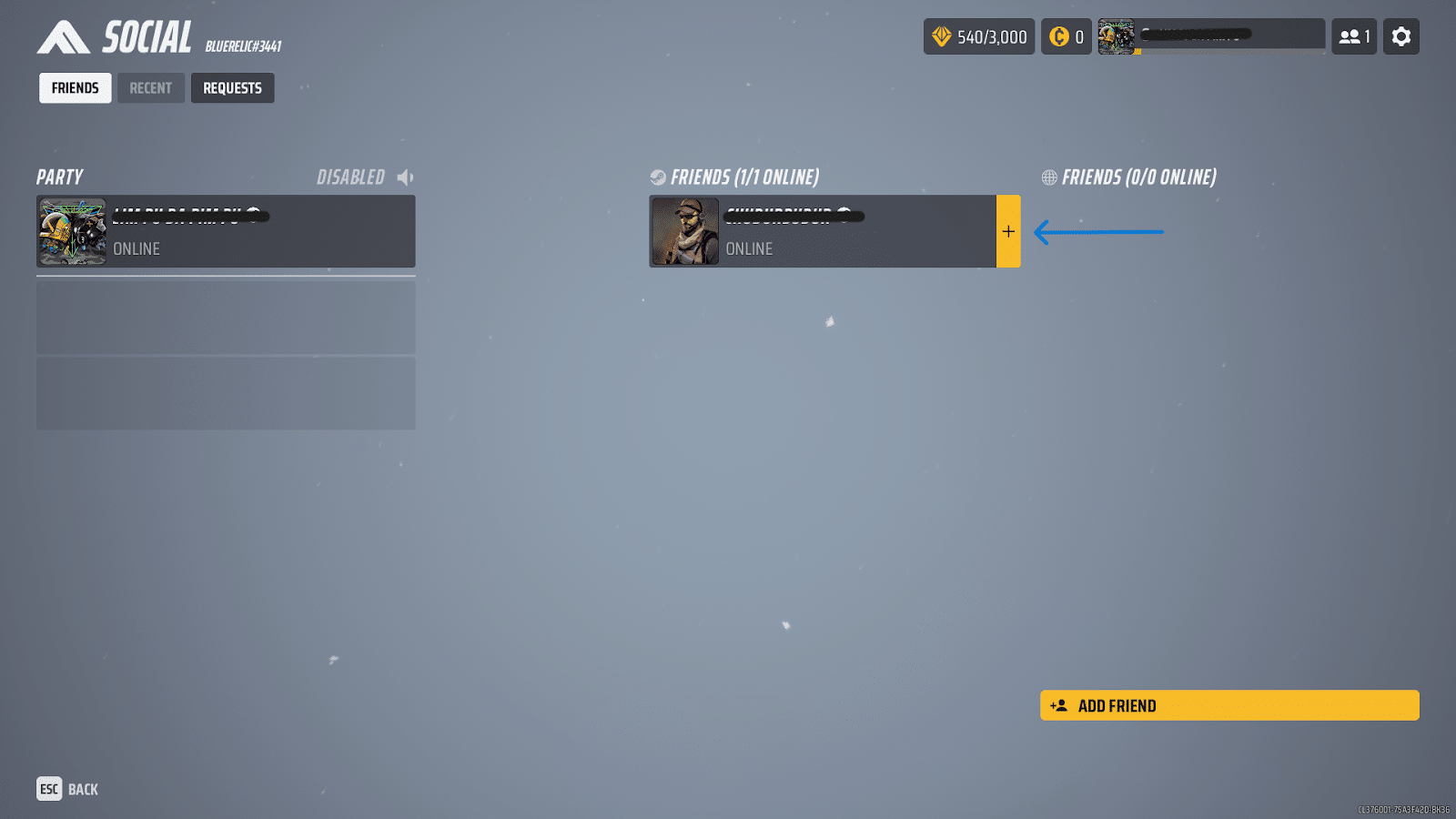
Task: Click the game logo beside SOCIAL title
Action: [x=63, y=37]
